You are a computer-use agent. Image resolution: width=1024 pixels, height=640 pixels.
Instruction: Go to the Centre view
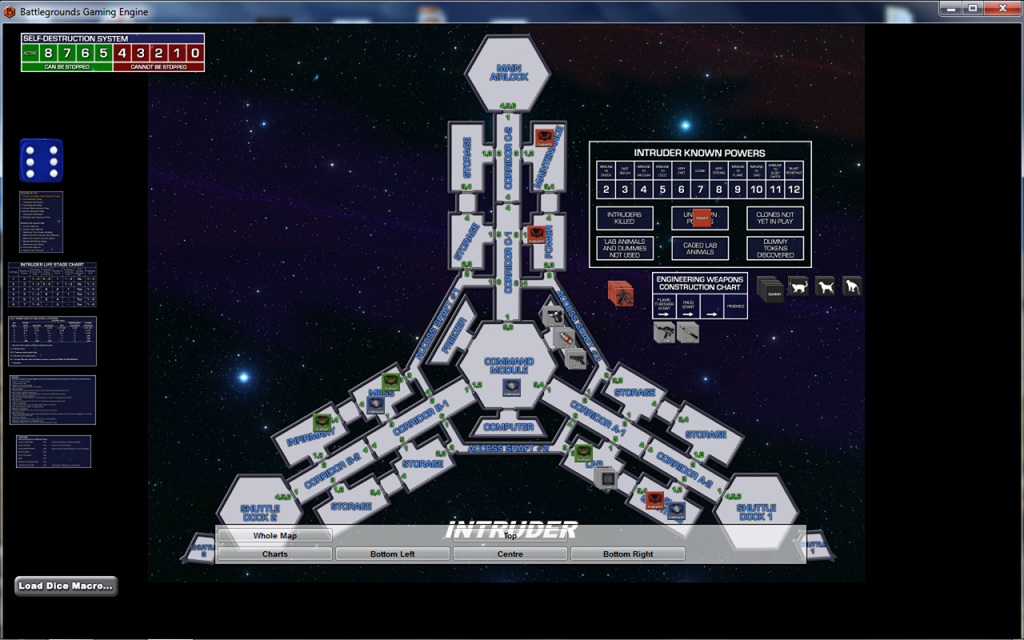point(510,553)
